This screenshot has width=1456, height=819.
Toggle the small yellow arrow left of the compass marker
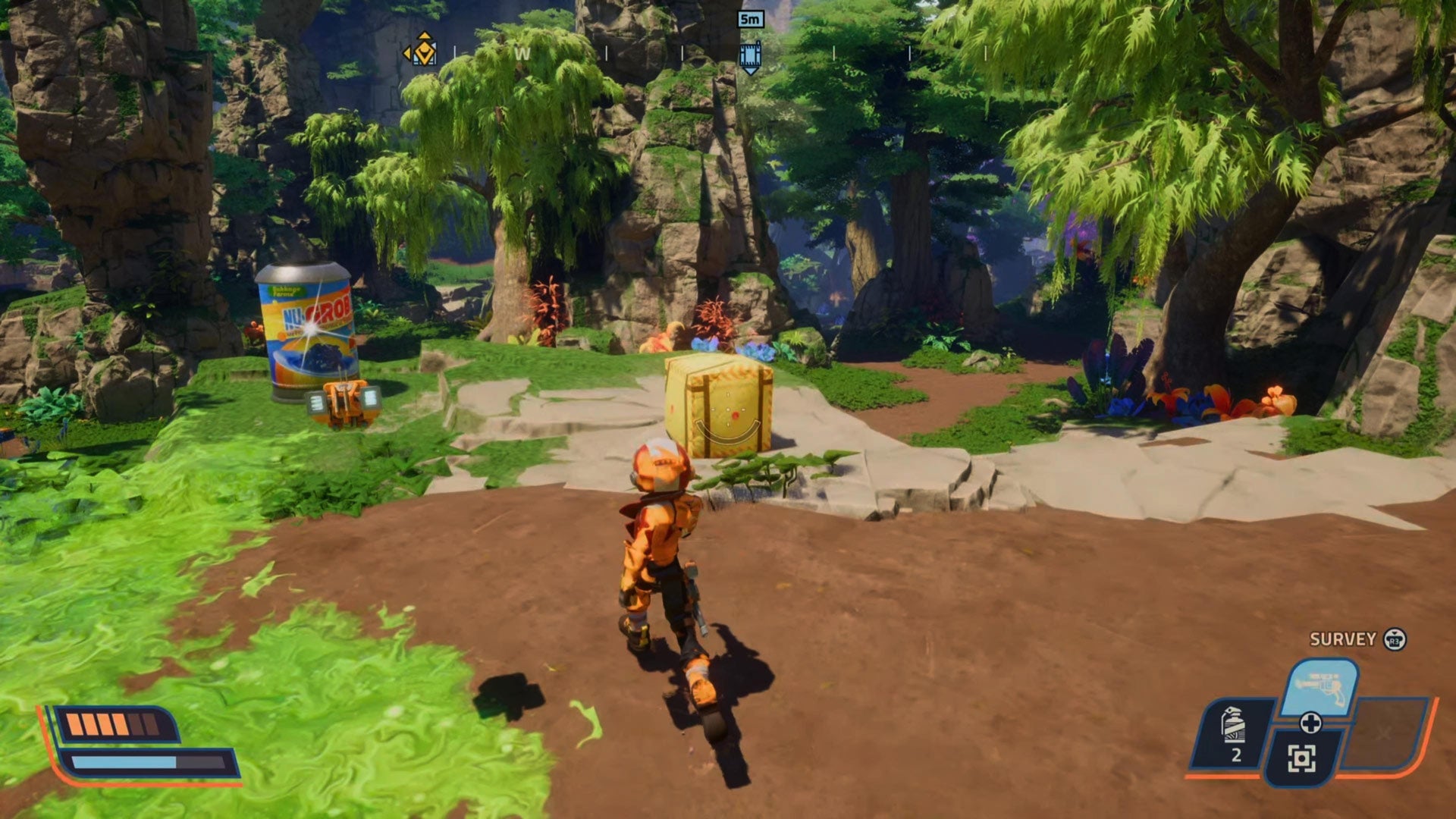[406, 52]
